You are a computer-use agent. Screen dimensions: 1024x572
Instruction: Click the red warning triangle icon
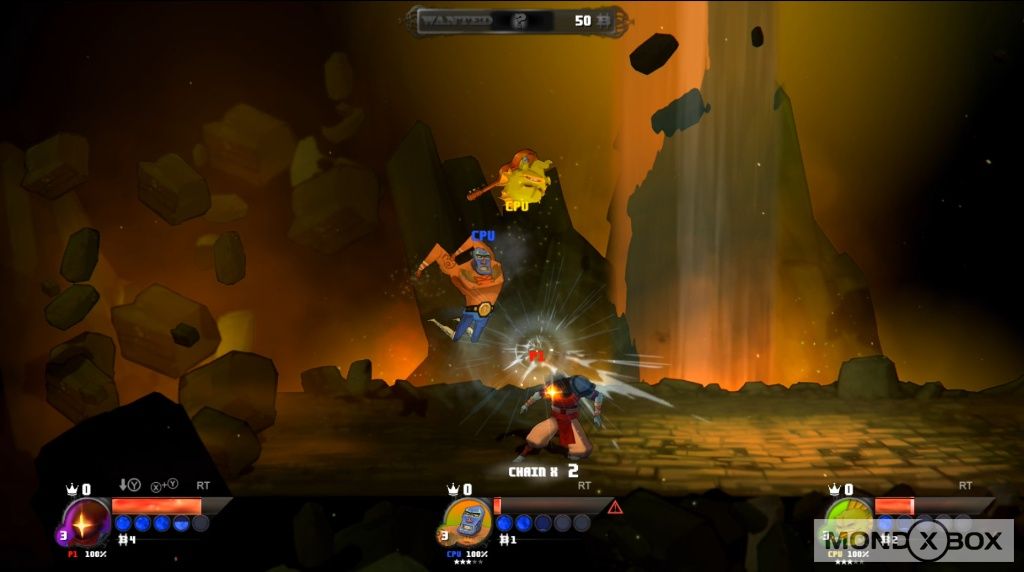615,507
